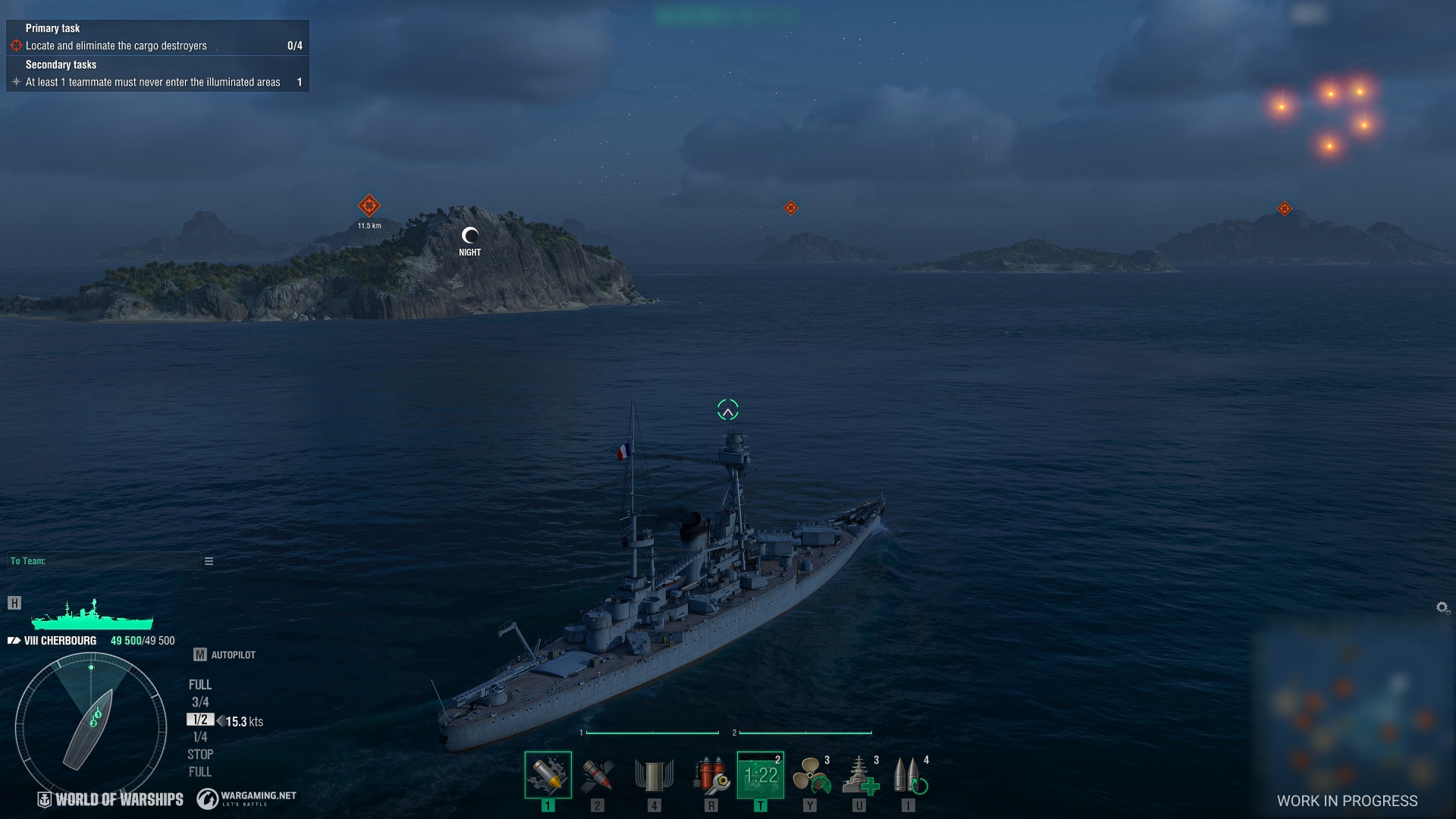Open the minimap settings gear
Viewport: 1456px width, 819px height.
click(x=1442, y=607)
